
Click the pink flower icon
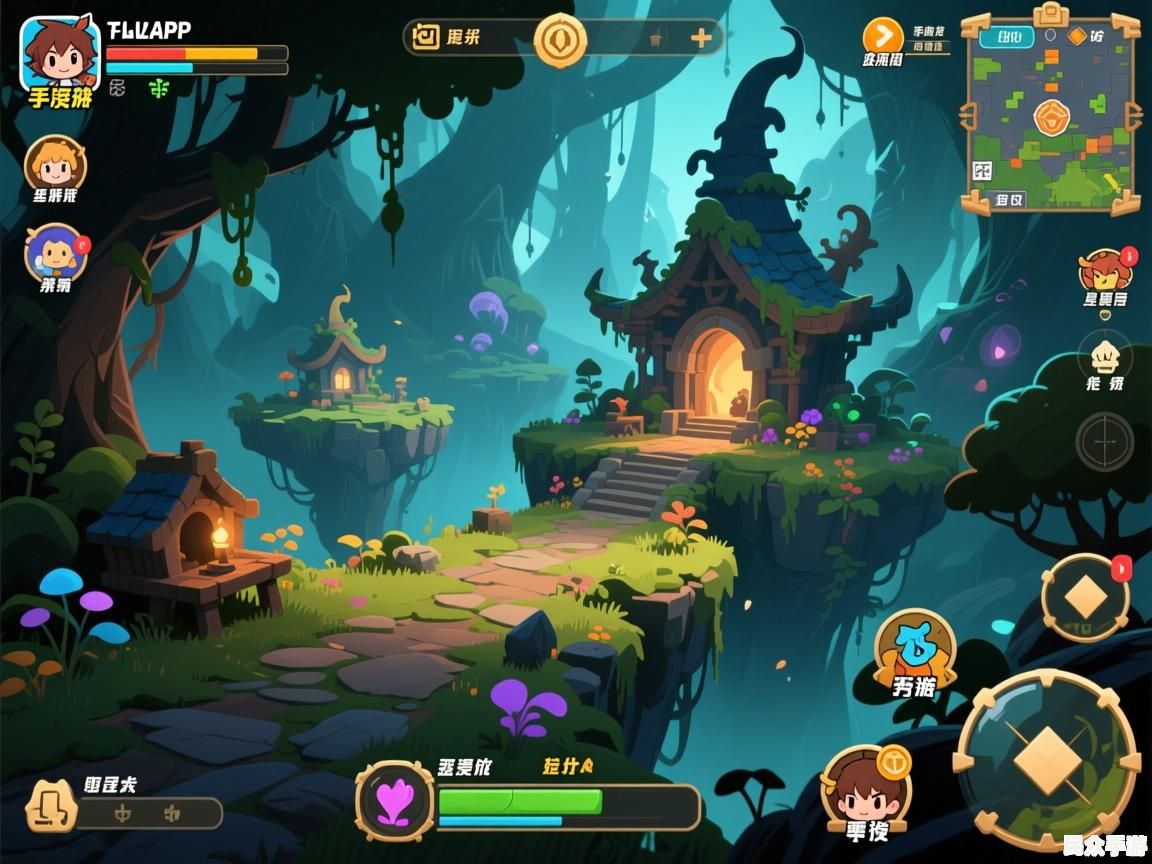(394, 800)
